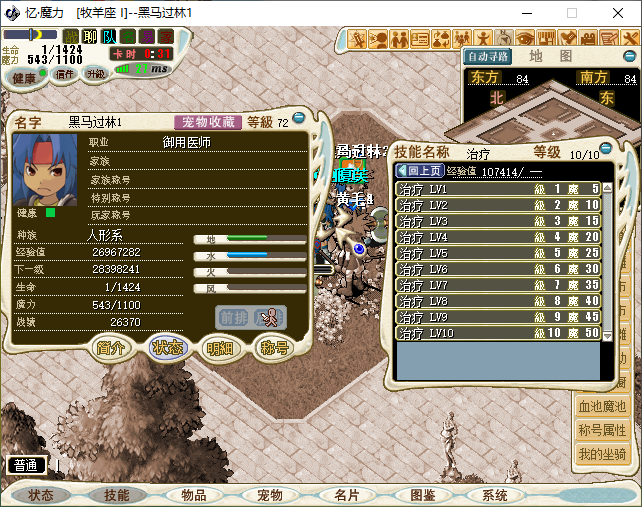The image size is (642, 507).
Task: Open the 图鉴 encyclopedia menu
Action: click(x=422, y=495)
